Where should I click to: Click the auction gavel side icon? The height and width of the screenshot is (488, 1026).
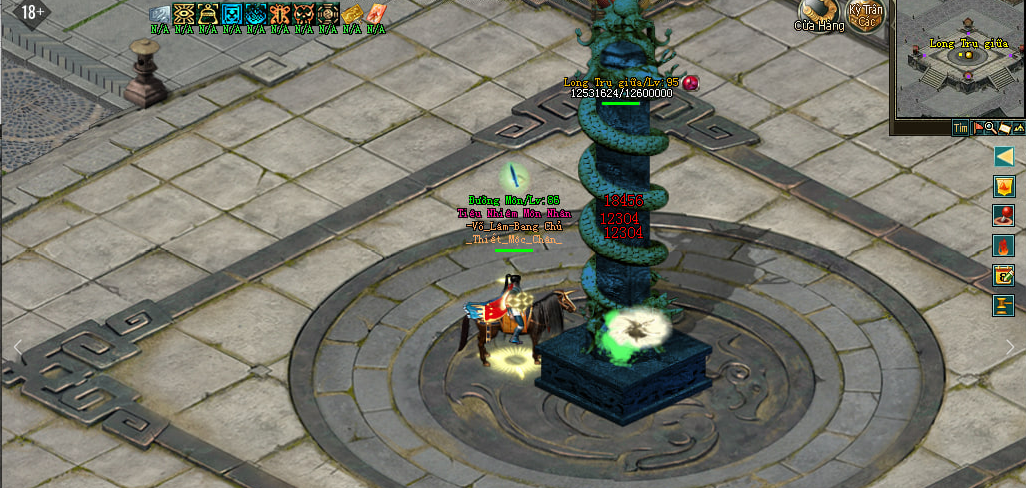click(1004, 305)
